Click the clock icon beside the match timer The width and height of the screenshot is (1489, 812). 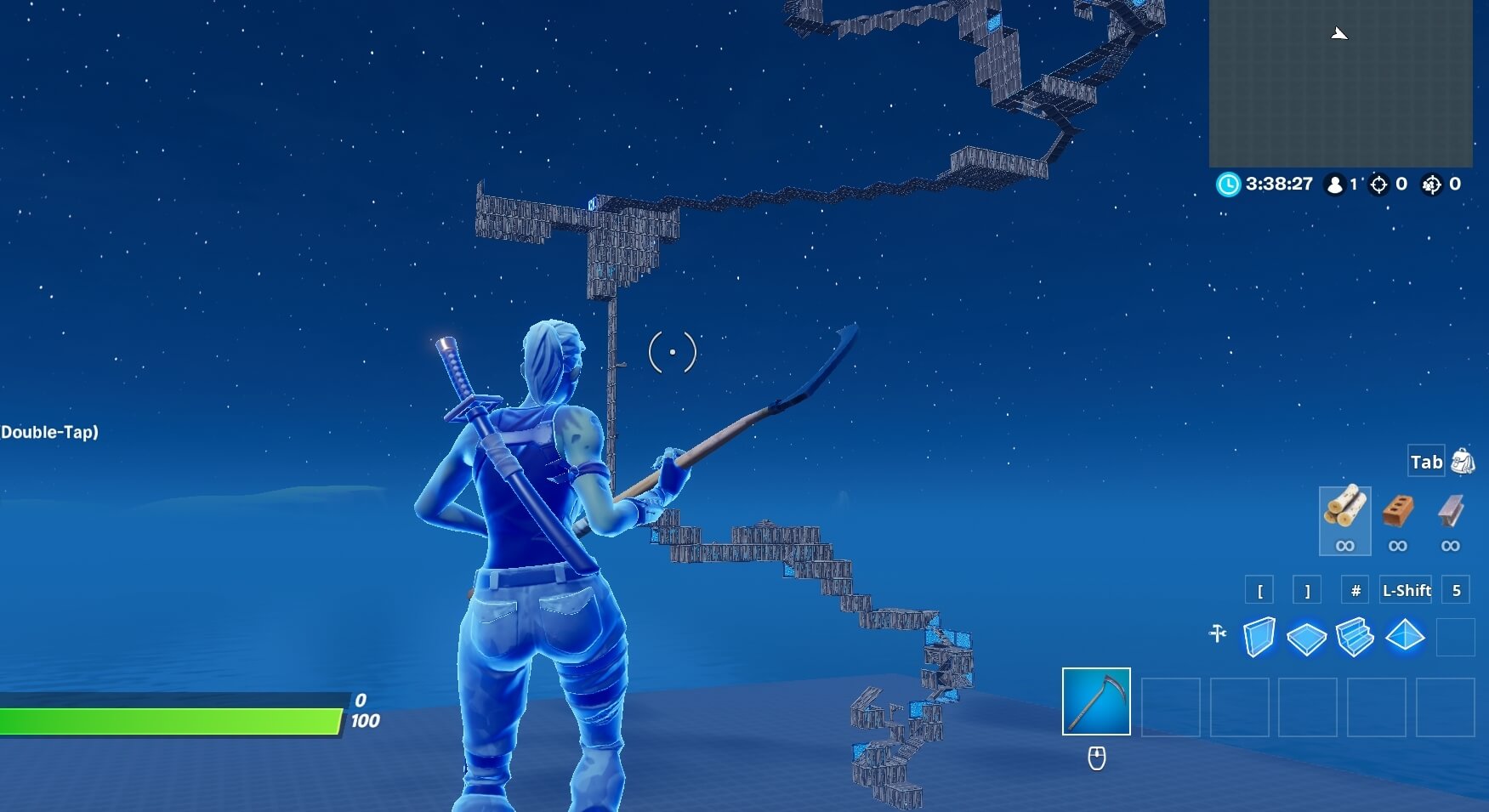(x=1227, y=184)
